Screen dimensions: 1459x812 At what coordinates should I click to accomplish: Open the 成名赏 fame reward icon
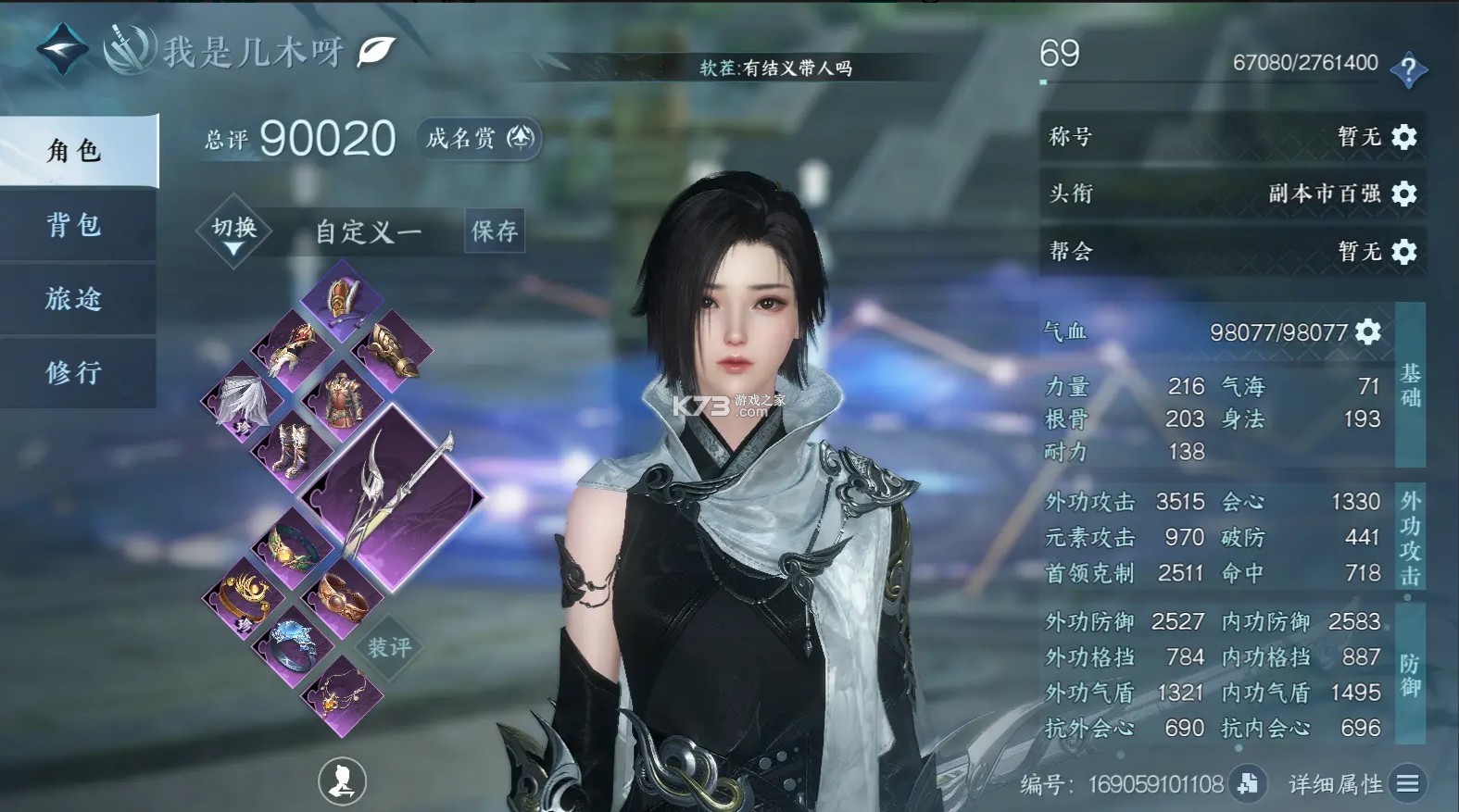point(520,139)
